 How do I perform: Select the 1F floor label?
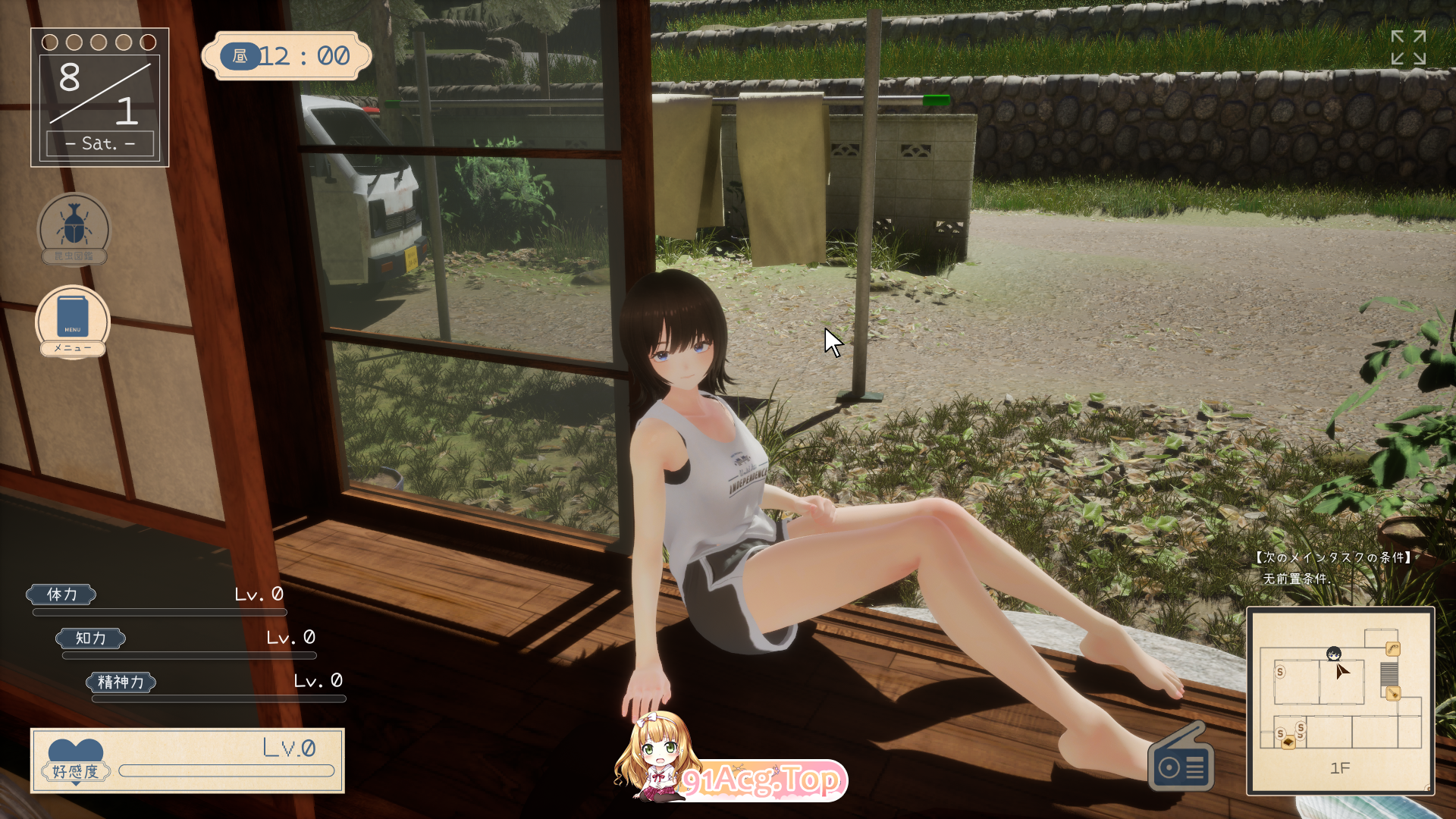1341,767
